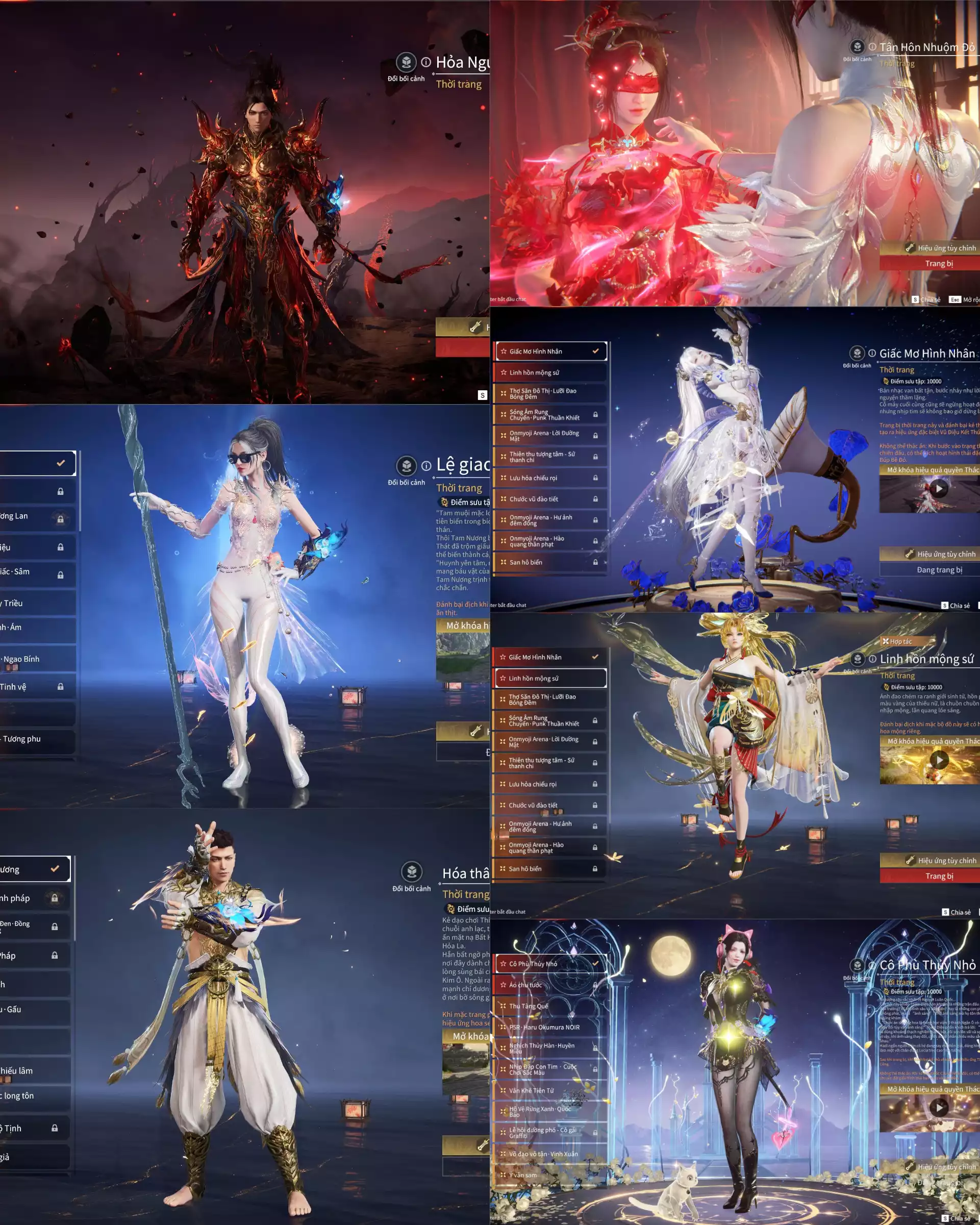Click the lock on "Lễ hội đường phố - Cô gái Graffiti"
The image size is (980, 1225).
click(596, 1132)
